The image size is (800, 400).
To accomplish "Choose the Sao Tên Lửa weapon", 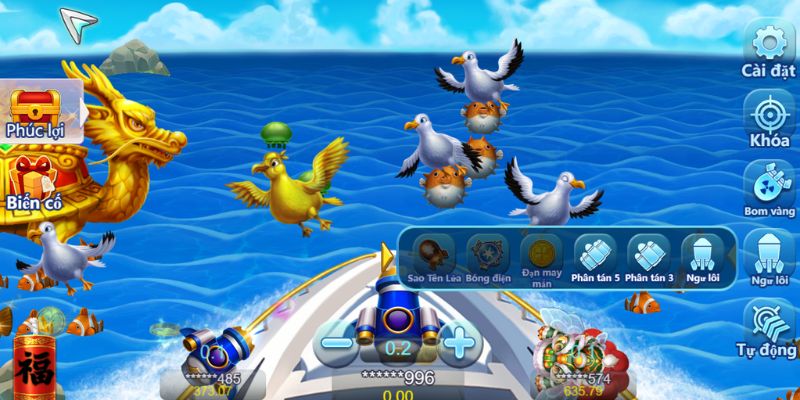I will point(434,254).
